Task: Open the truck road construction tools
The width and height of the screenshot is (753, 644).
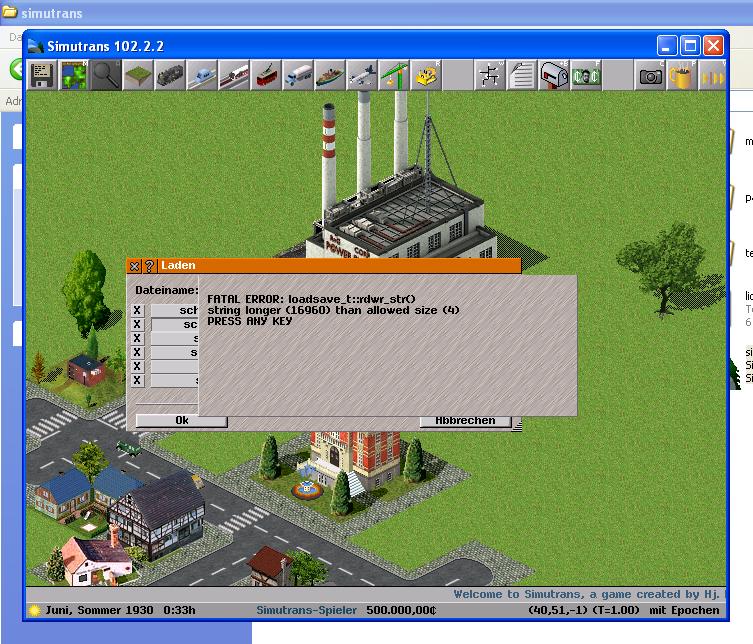Action: tap(298, 76)
